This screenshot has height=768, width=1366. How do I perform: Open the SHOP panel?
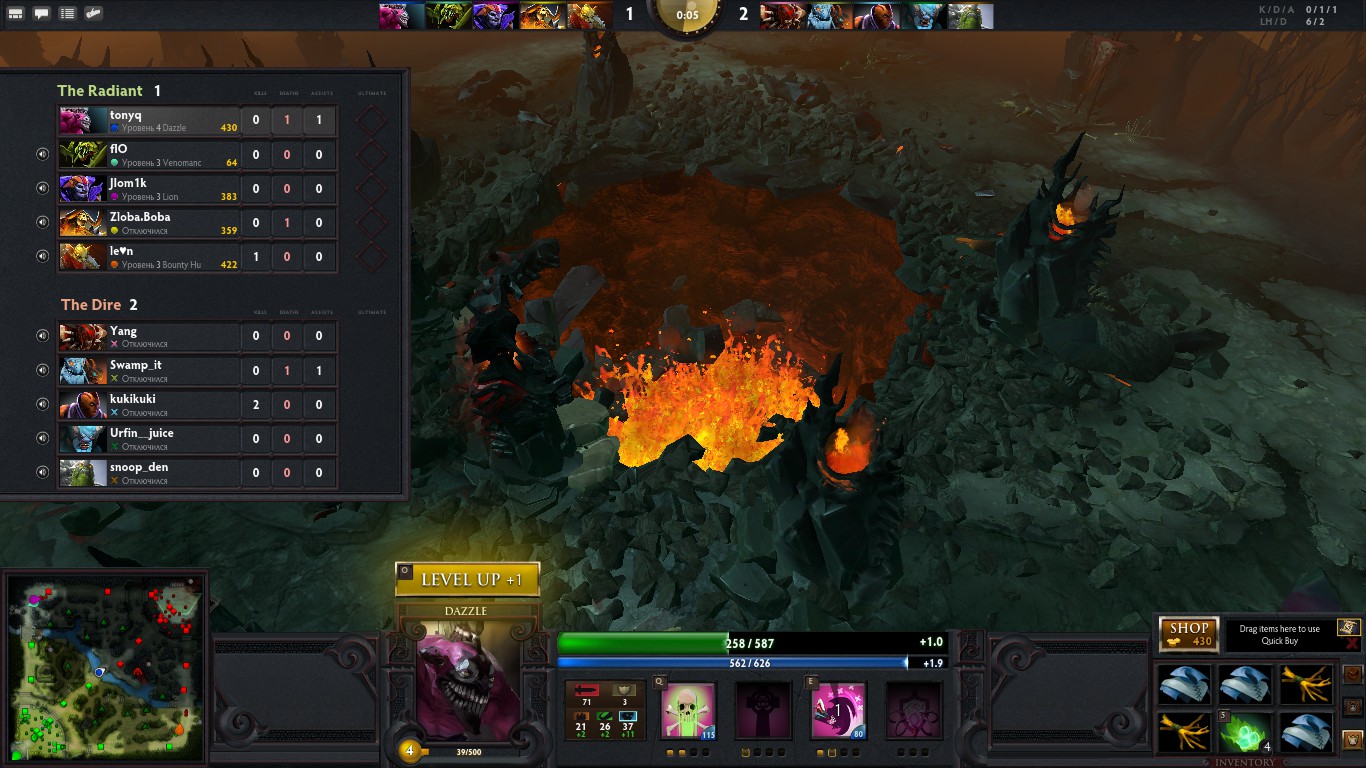[x=1189, y=634]
